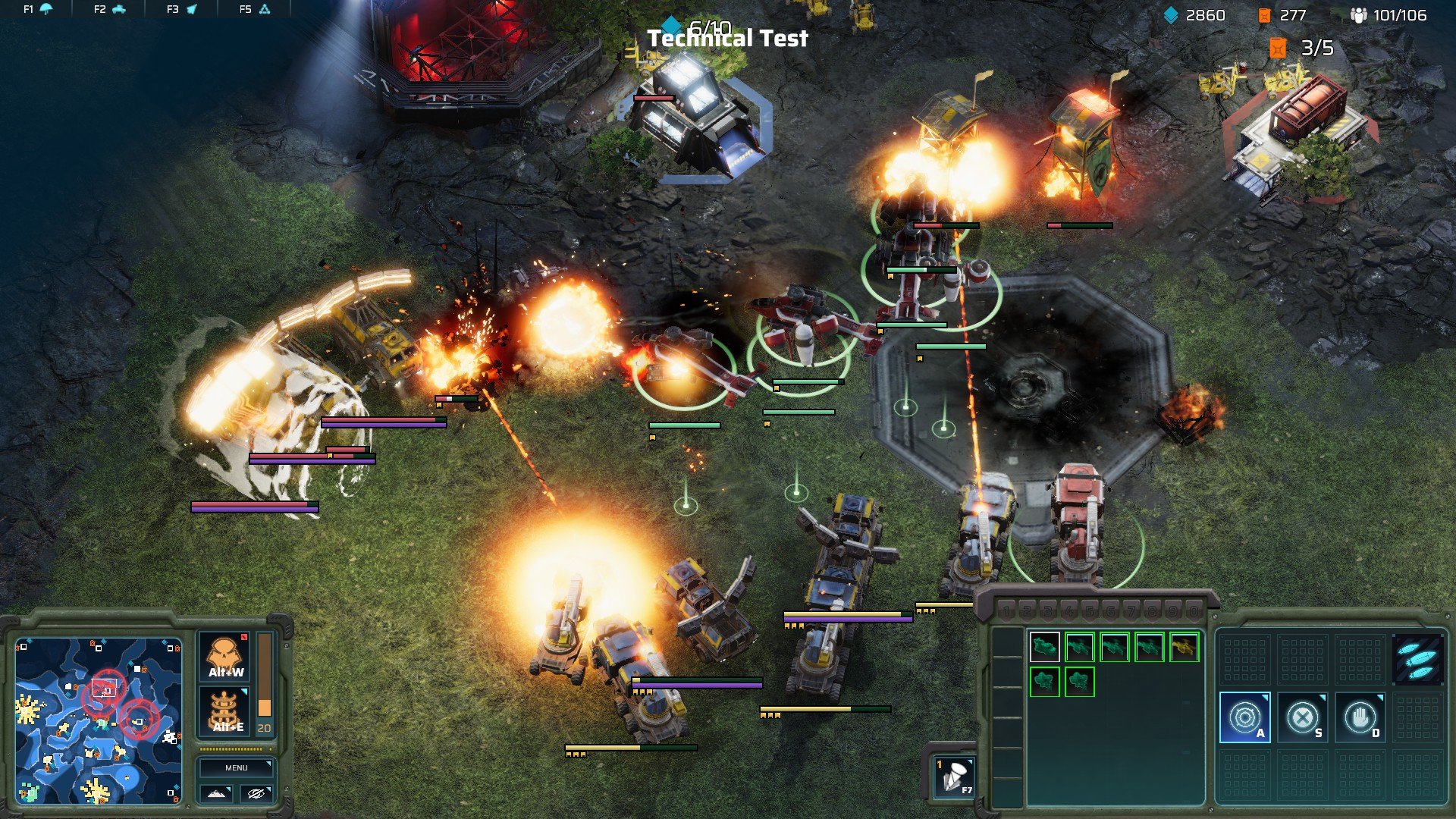Open the triangle network tab
Screen dimensions: 1456x819
(x=255, y=10)
